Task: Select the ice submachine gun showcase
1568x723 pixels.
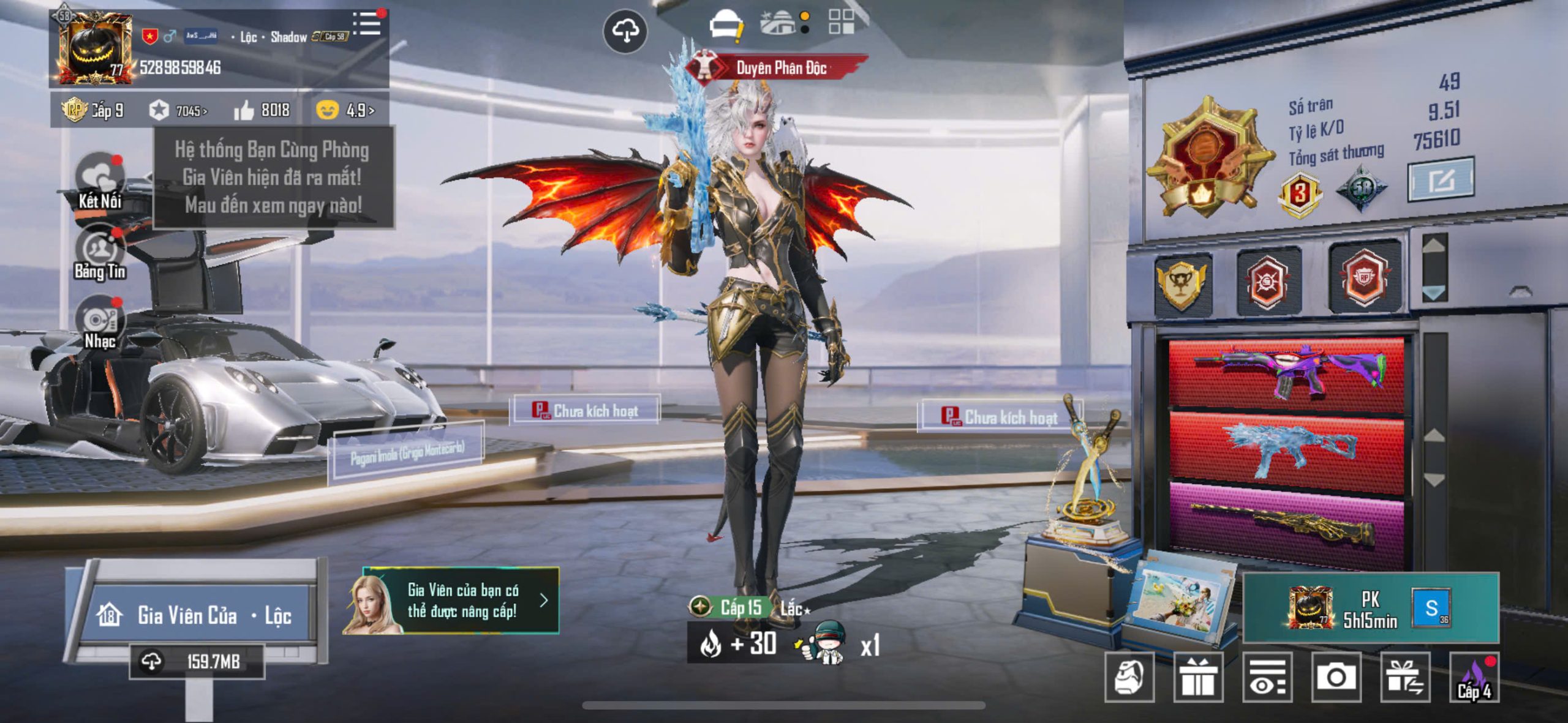Action: coord(1286,450)
